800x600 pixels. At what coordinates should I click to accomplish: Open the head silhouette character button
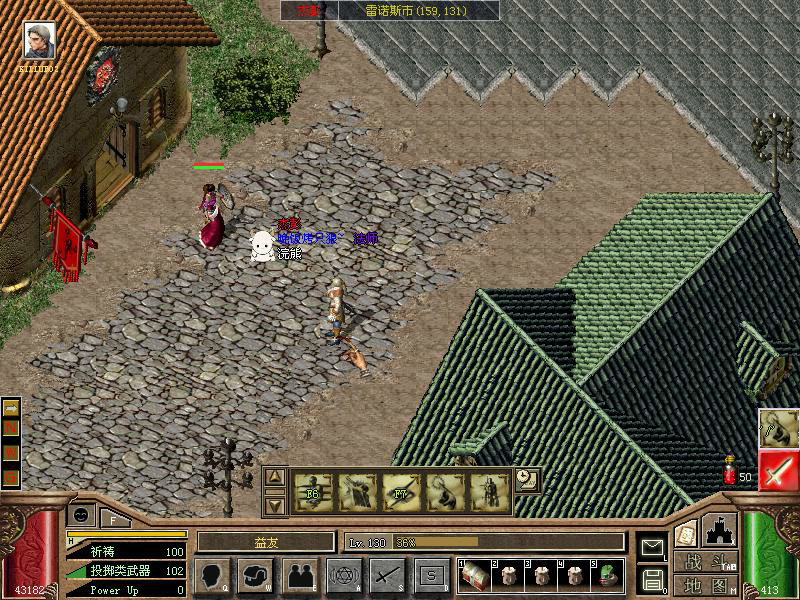pos(212,576)
